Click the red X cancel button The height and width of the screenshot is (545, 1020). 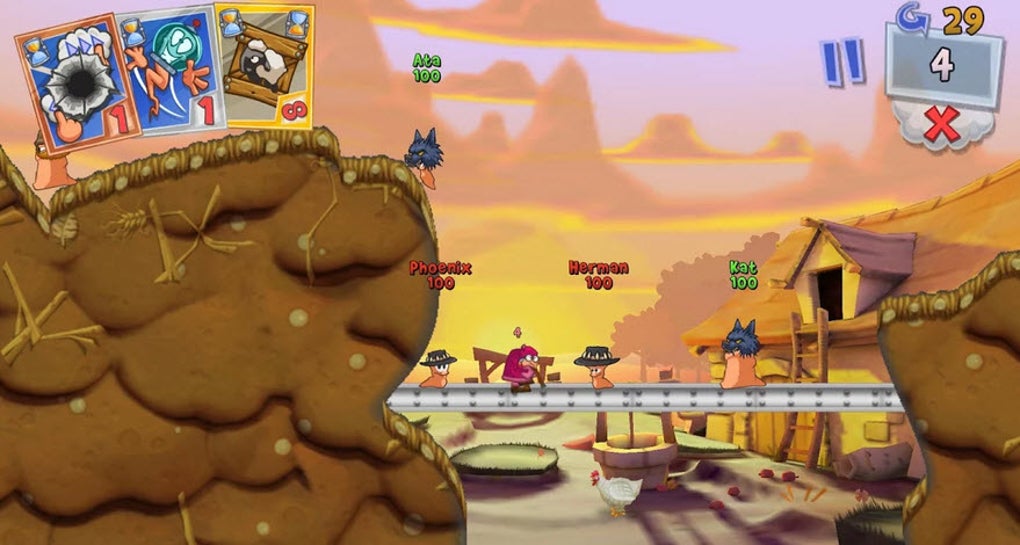click(x=941, y=126)
